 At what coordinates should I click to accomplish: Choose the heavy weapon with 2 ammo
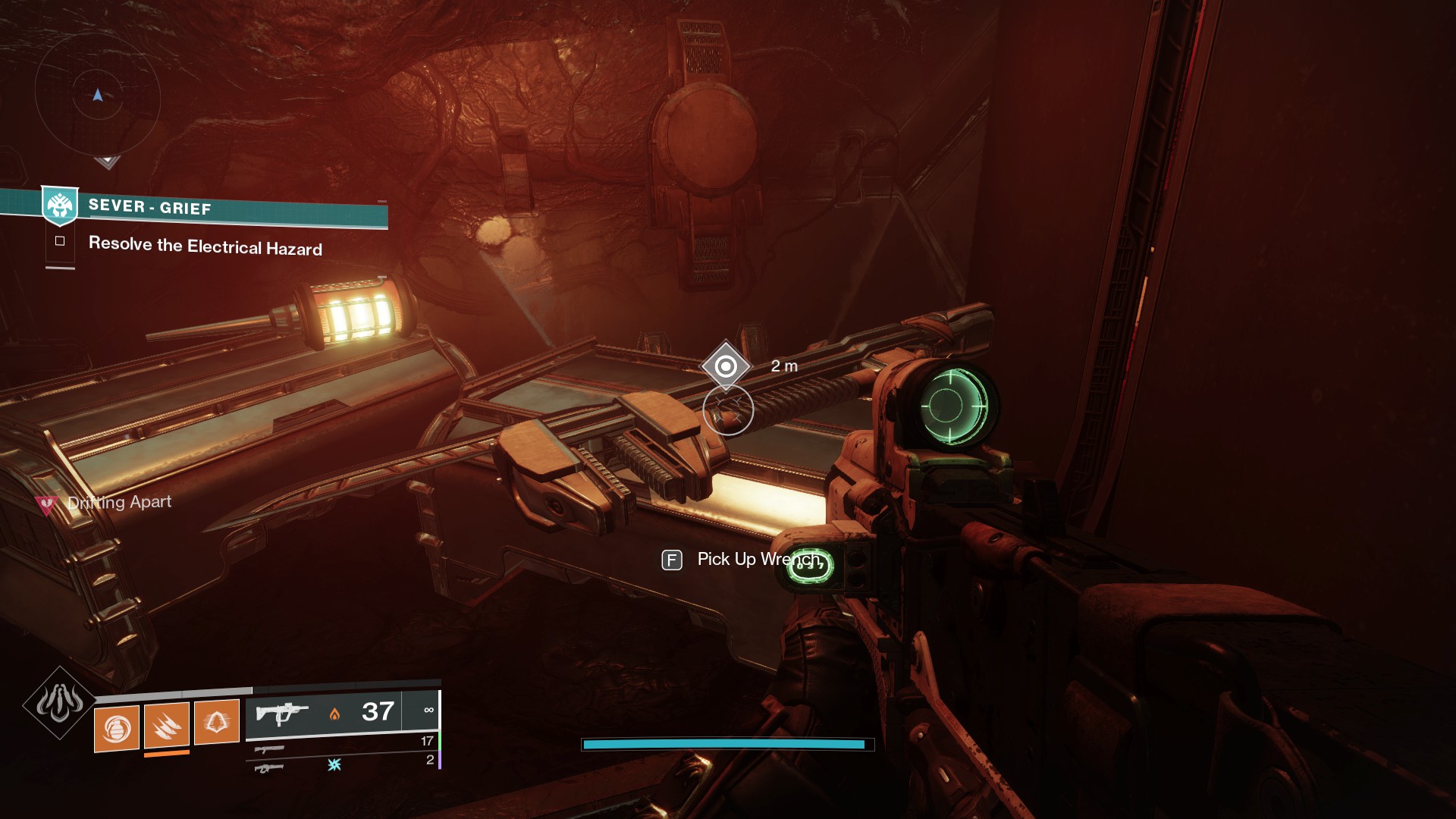[x=269, y=768]
